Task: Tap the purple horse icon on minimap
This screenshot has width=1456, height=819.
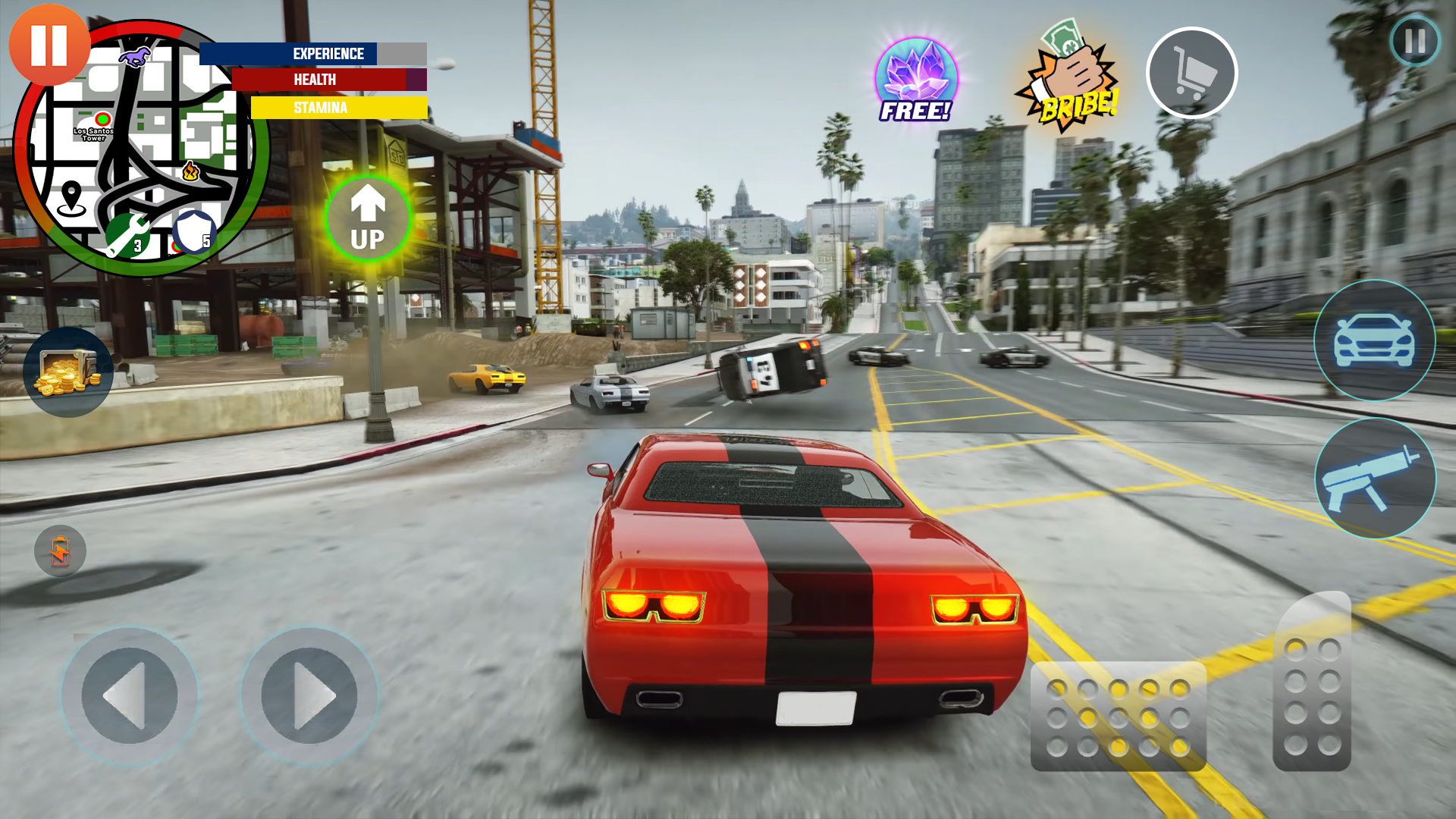Action: coord(136,58)
